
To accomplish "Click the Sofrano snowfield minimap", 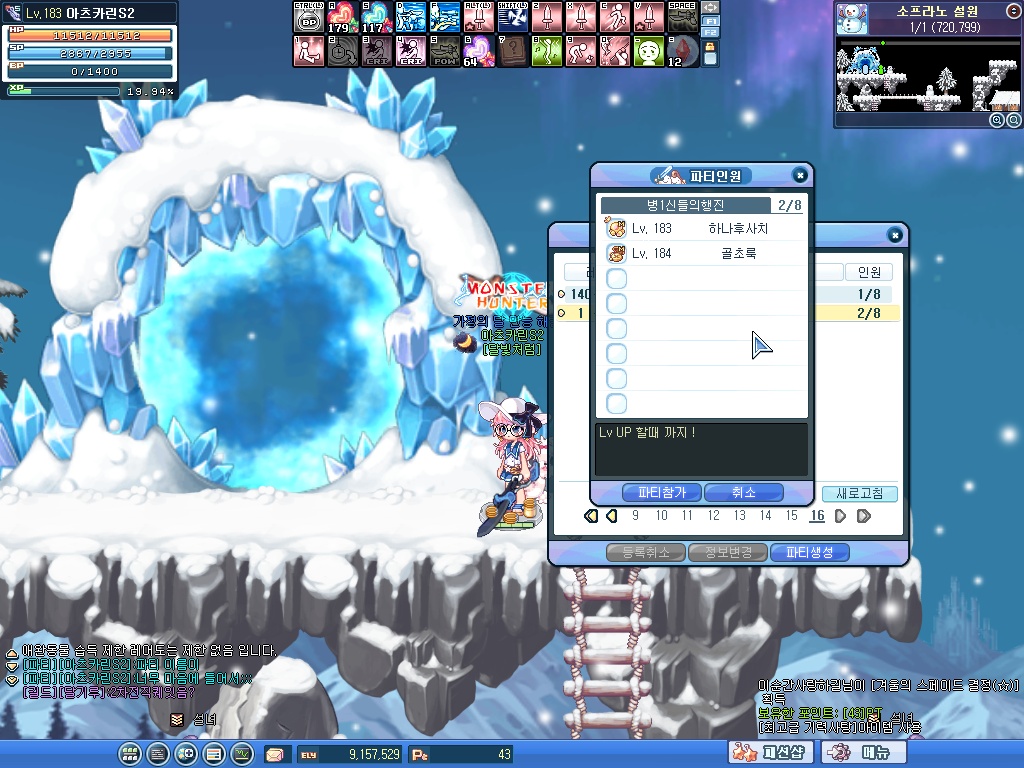I will (x=928, y=78).
